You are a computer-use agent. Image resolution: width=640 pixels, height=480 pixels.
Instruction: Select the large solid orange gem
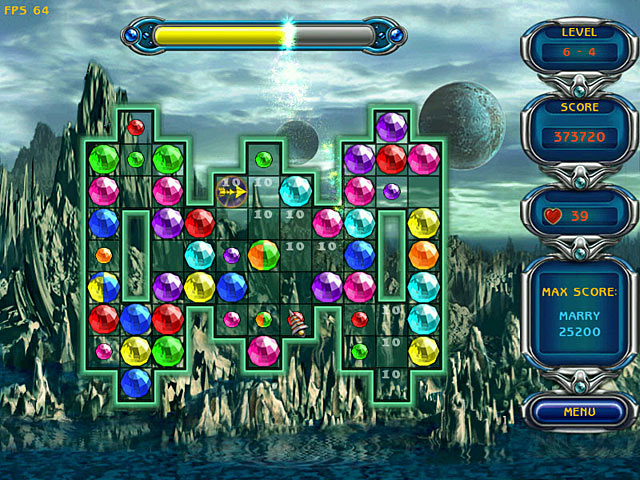423,255
